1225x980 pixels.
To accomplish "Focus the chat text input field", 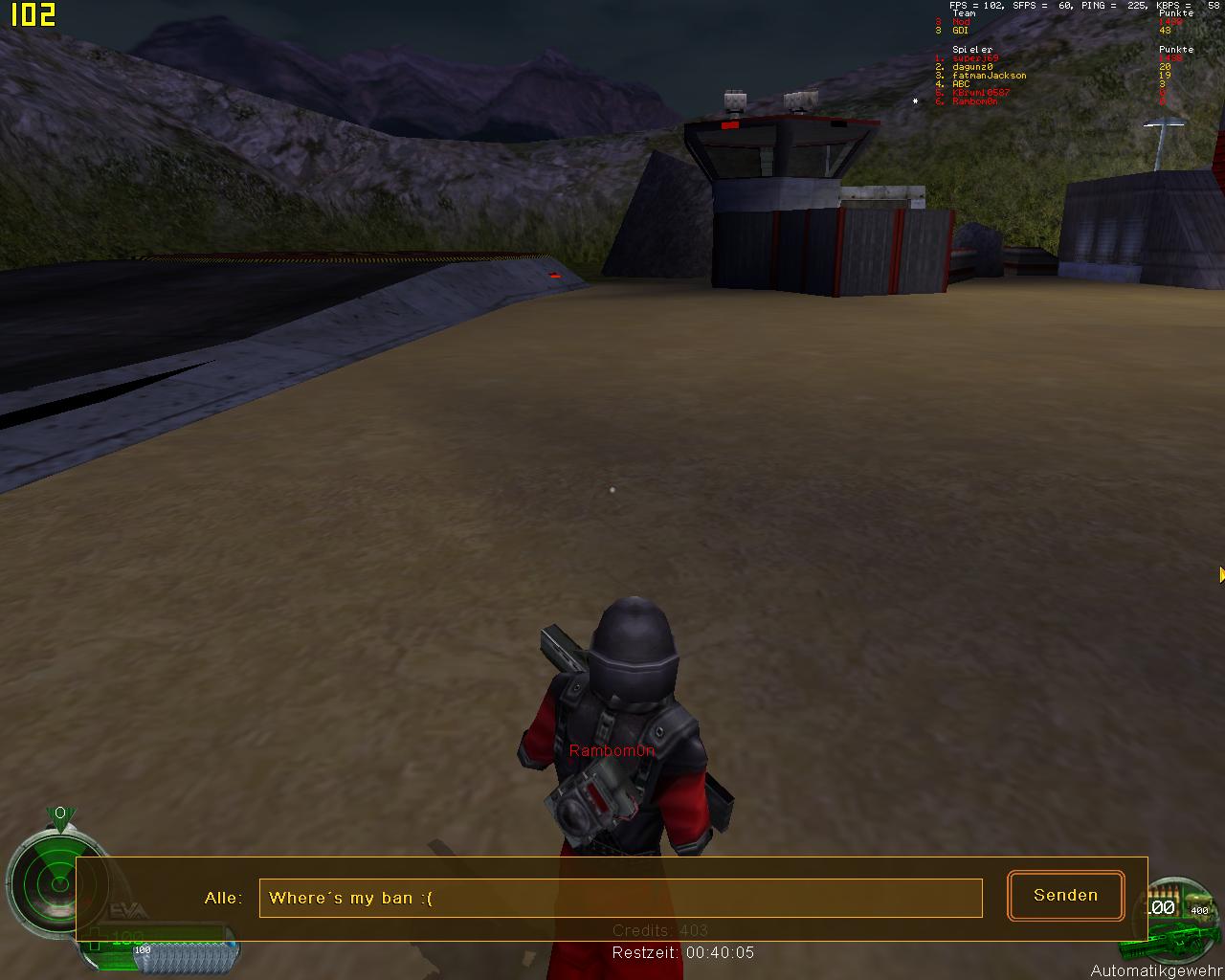I will [620, 898].
